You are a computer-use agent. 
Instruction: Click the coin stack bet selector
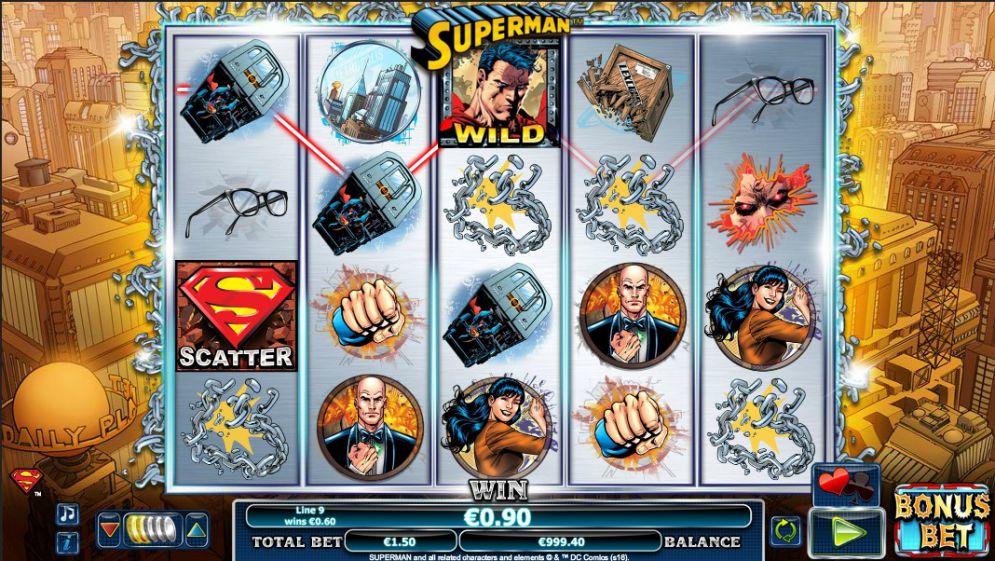coord(153,529)
